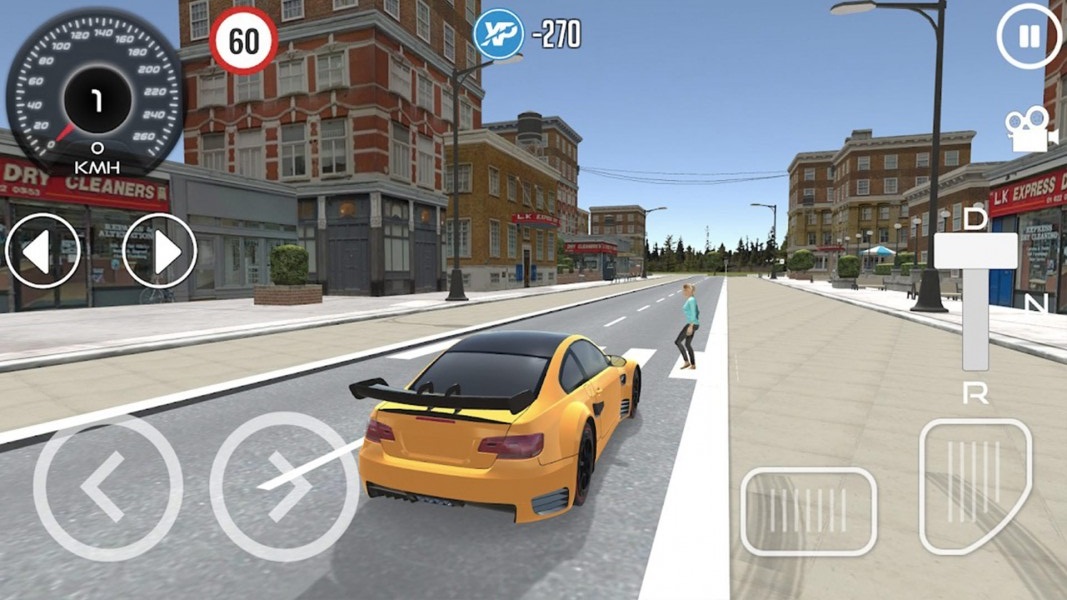Screen dimensions: 1067x600
Task: Activate the left turn signal arrow
Action: (42, 251)
